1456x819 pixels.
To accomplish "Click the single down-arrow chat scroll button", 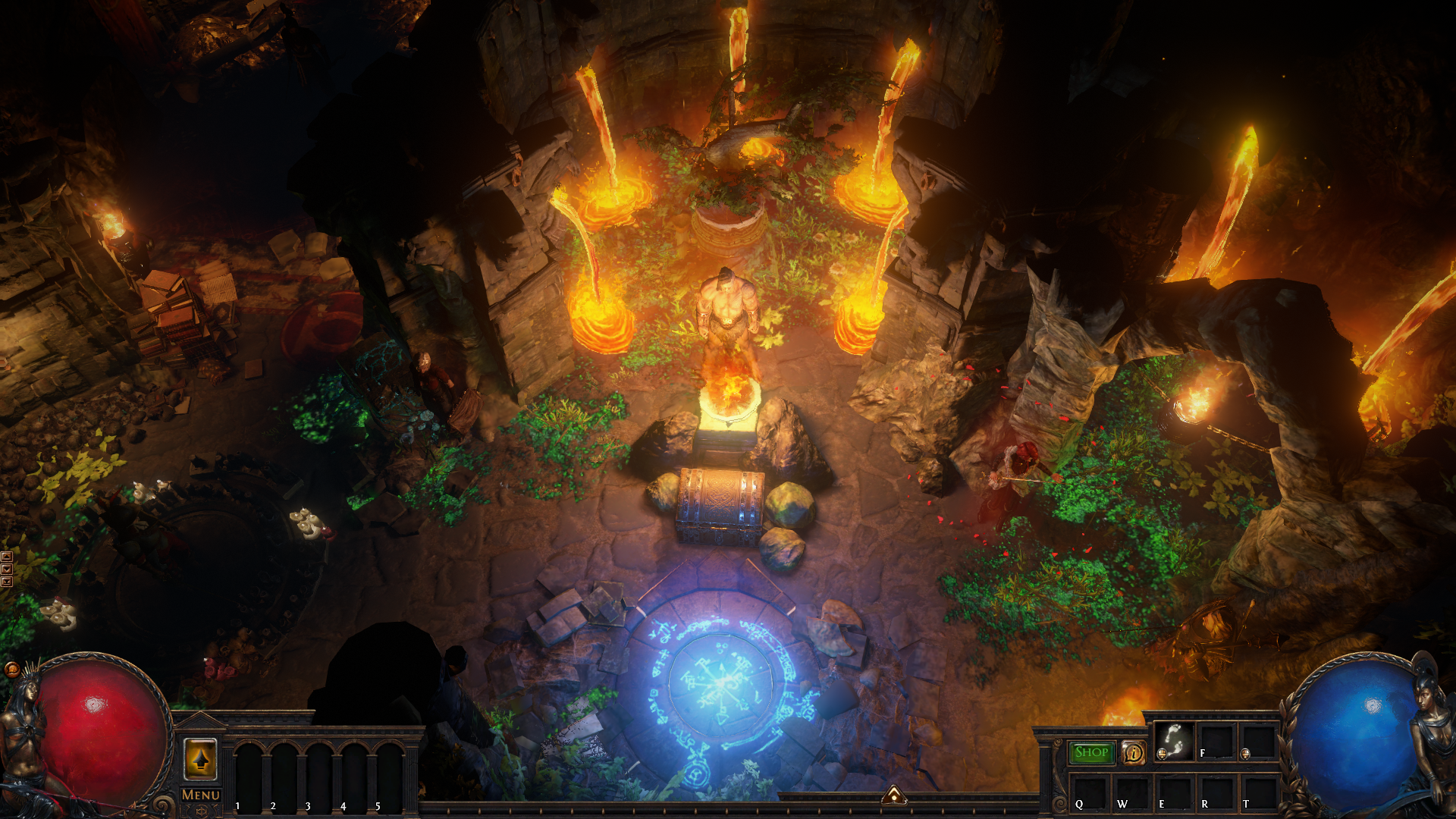I will click(x=7, y=570).
